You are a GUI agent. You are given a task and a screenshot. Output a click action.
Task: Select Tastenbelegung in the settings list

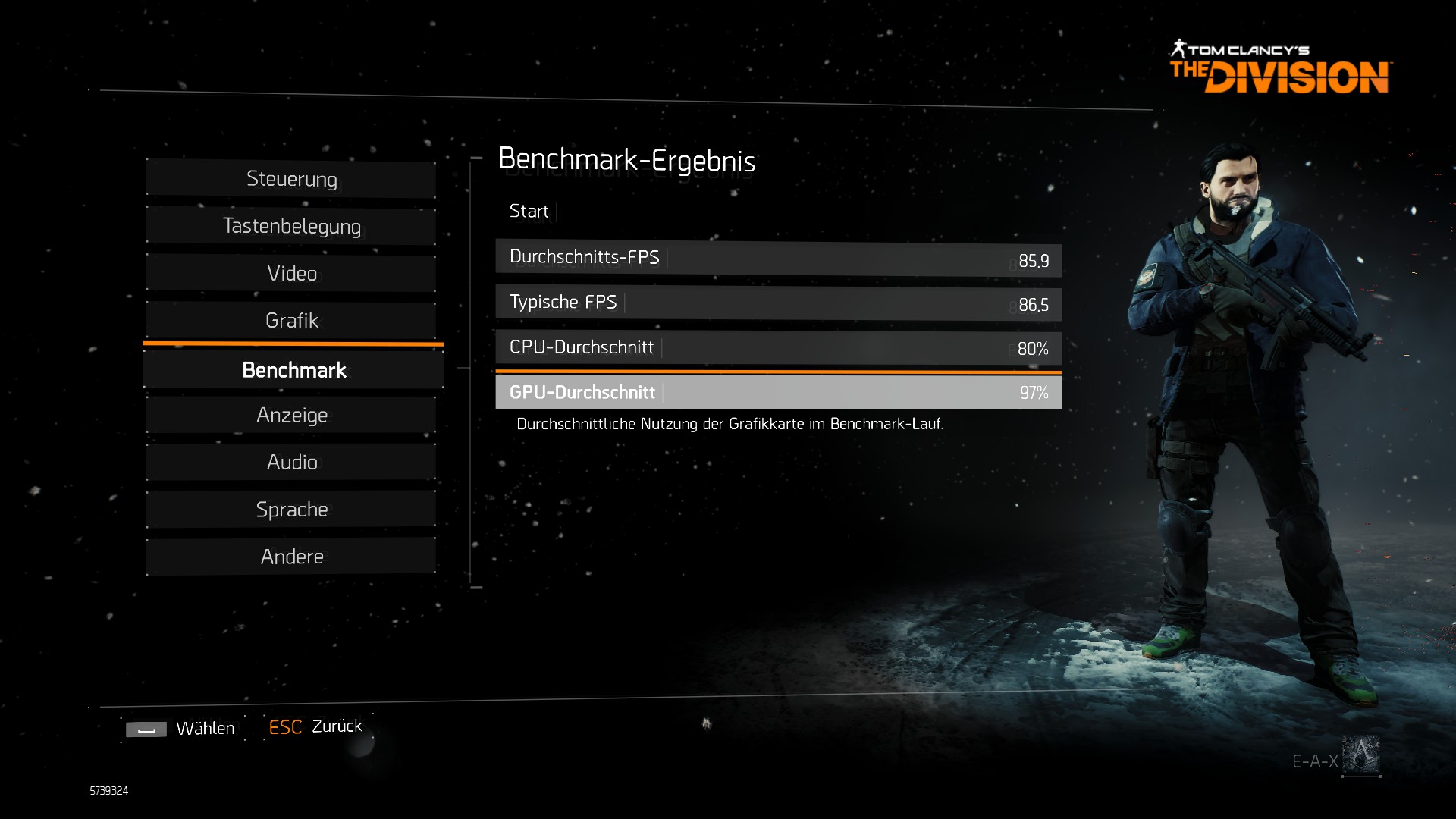pyautogui.click(x=291, y=227)
